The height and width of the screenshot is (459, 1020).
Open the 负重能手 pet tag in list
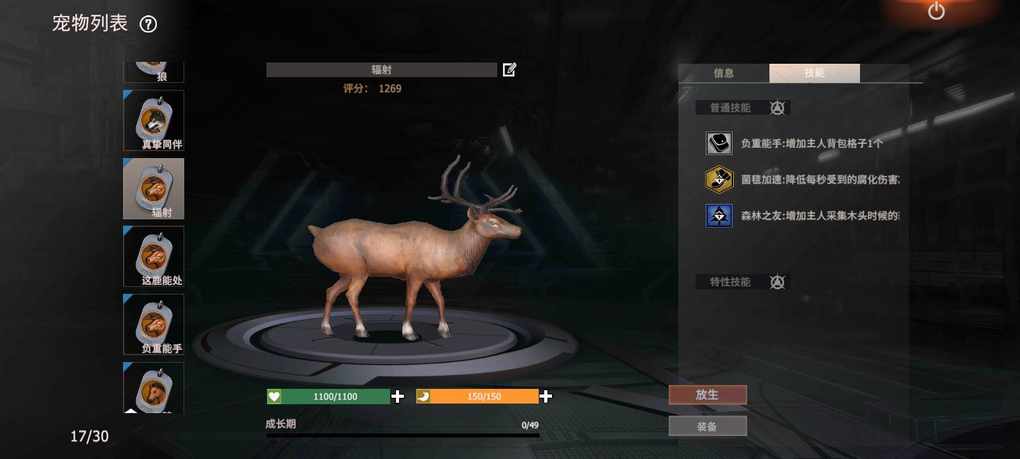click(x=154, y=324)
